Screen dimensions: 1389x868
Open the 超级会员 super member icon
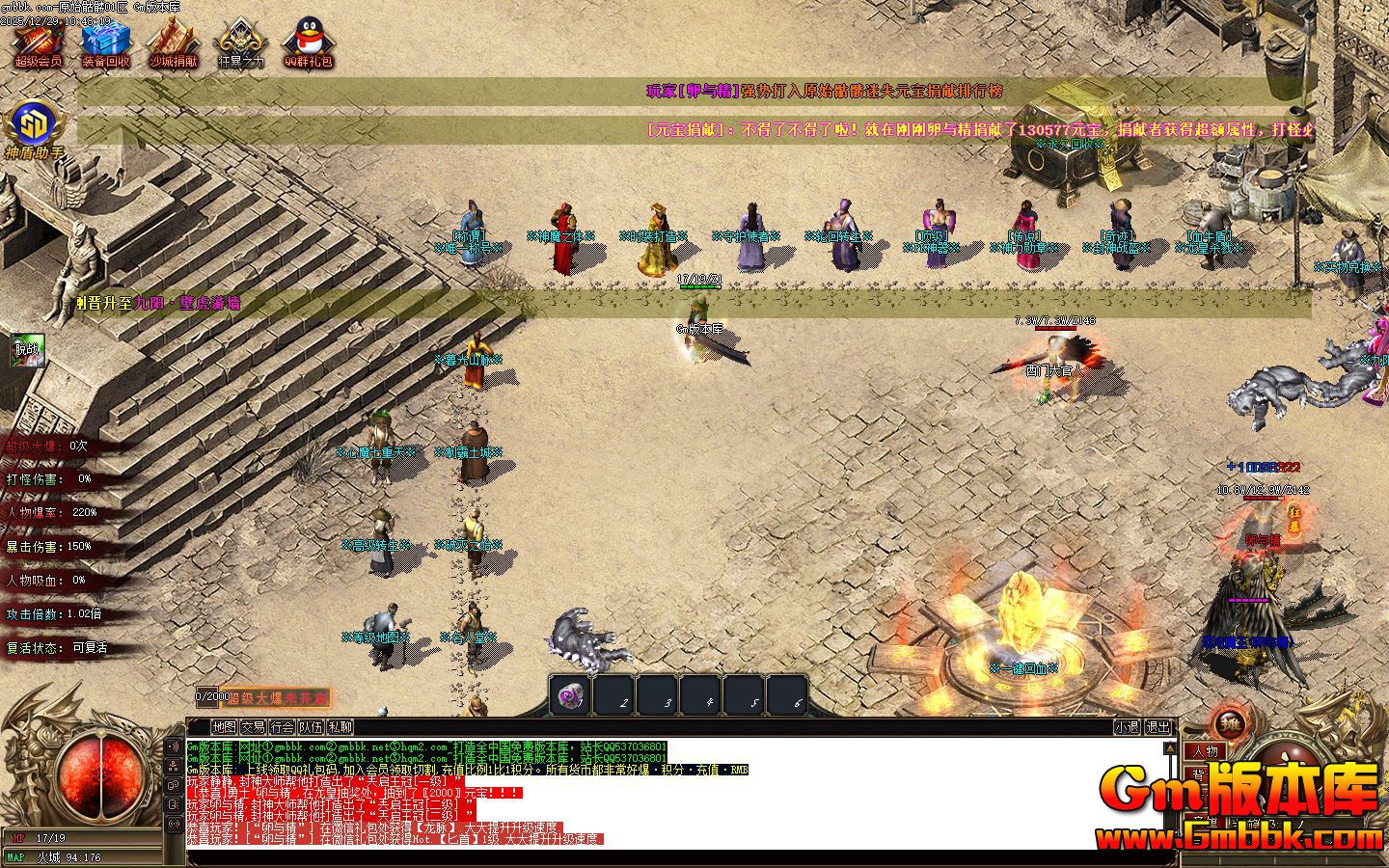pyautogui.click(x=39, y=41)
